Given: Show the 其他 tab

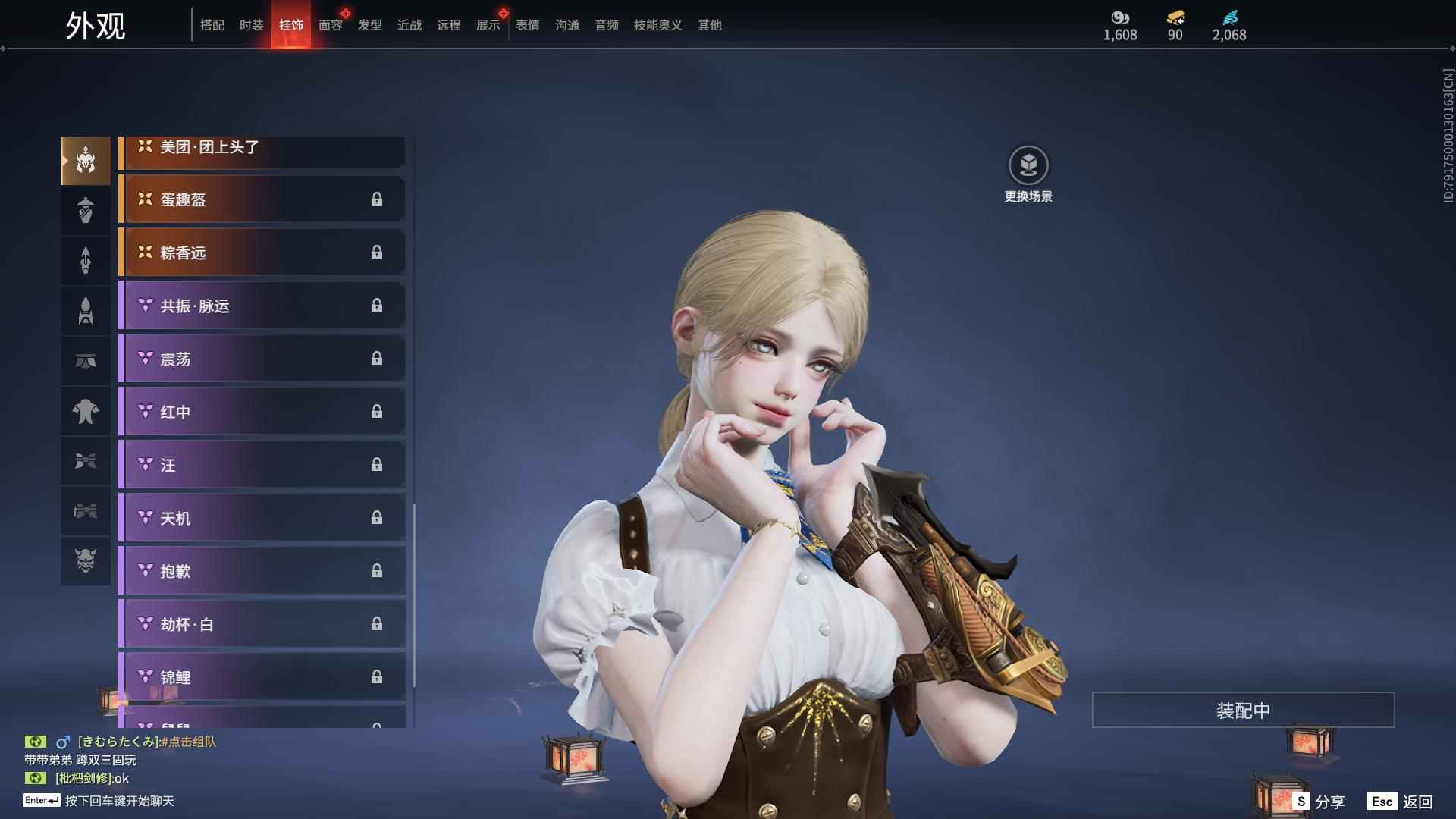Looking at the screenshot, I should (710, 25).
